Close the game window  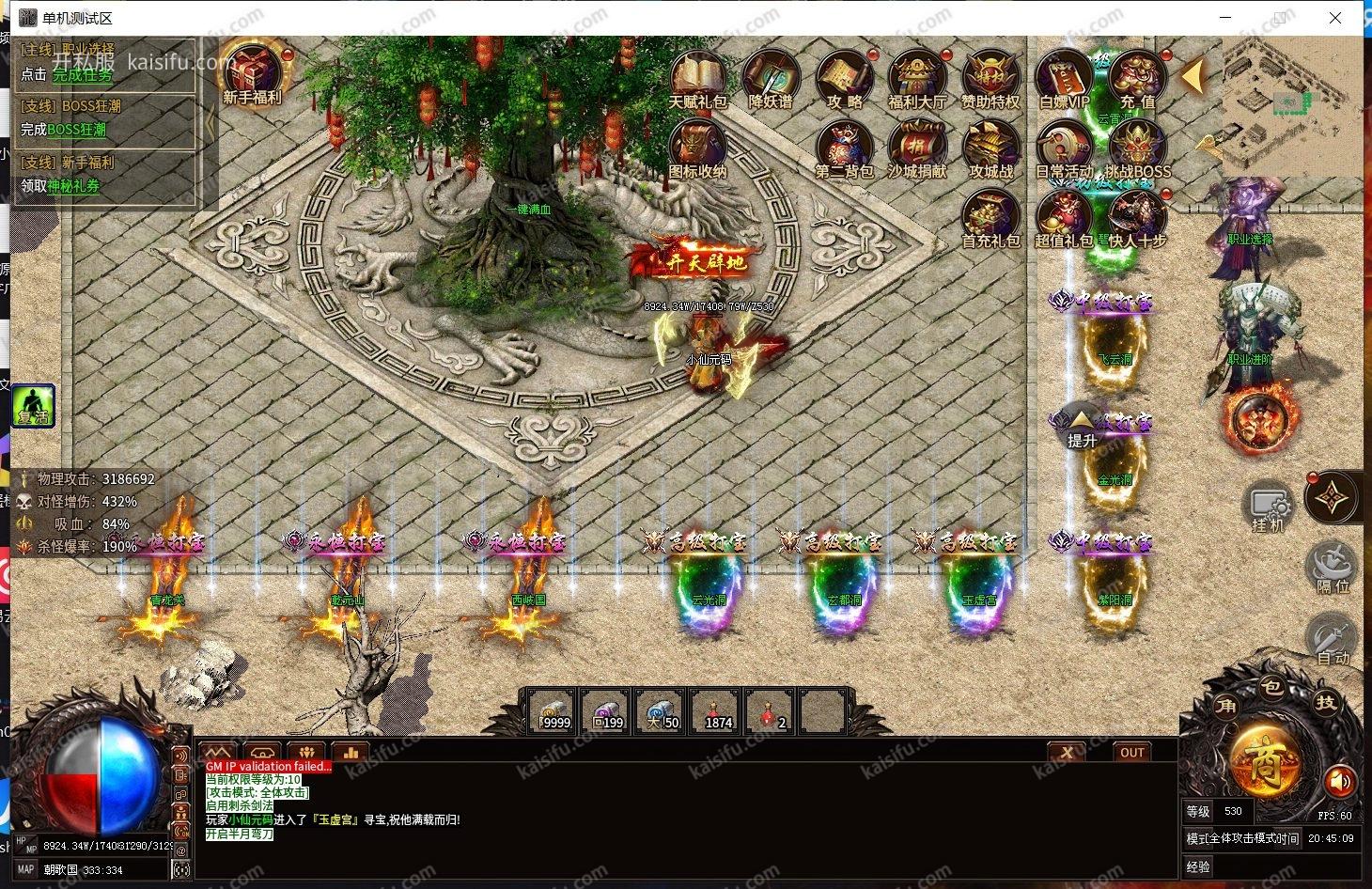tap(1335, 18)
